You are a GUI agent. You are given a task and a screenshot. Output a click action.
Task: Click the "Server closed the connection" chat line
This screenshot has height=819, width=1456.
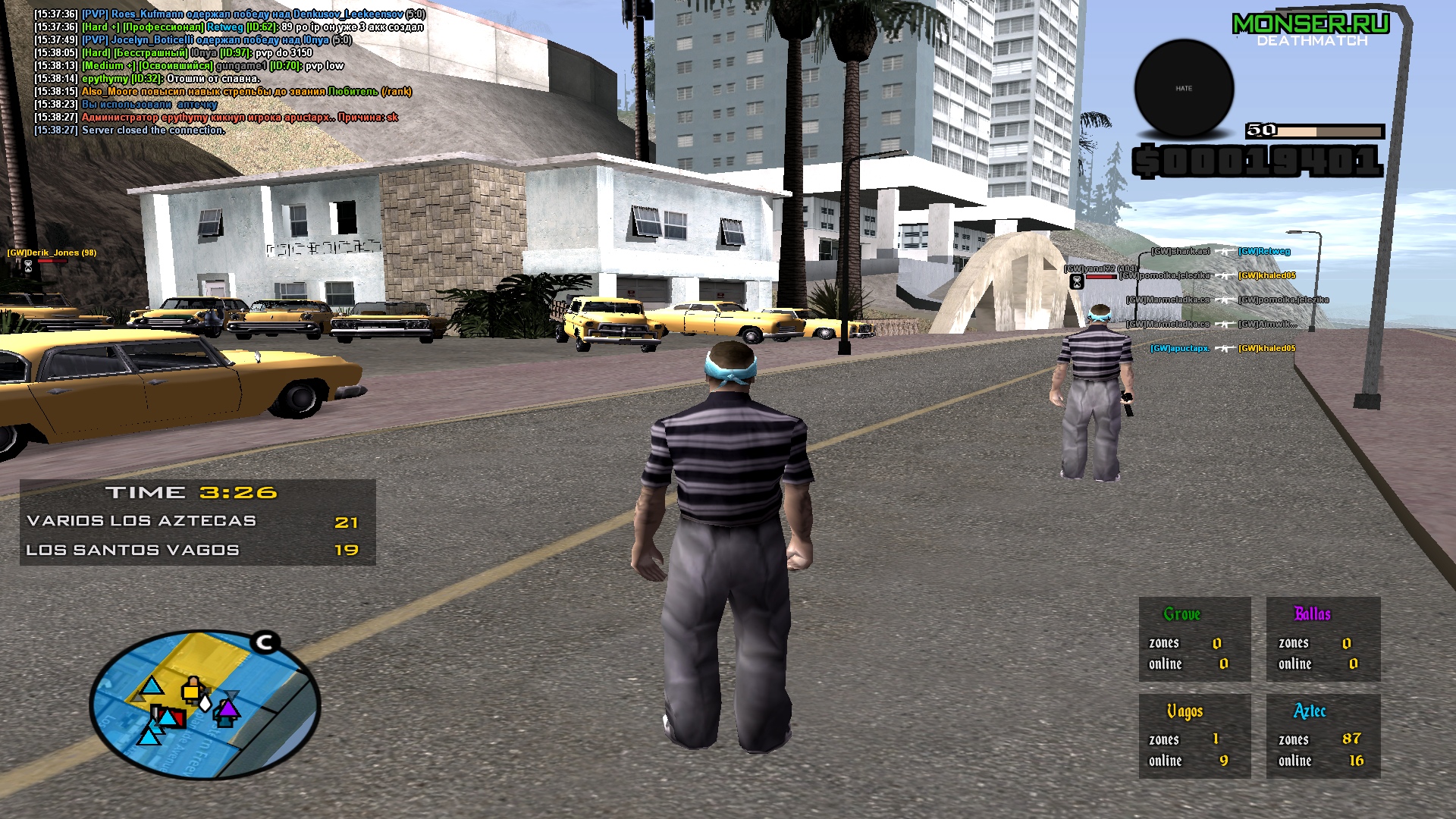click(153, 130)
